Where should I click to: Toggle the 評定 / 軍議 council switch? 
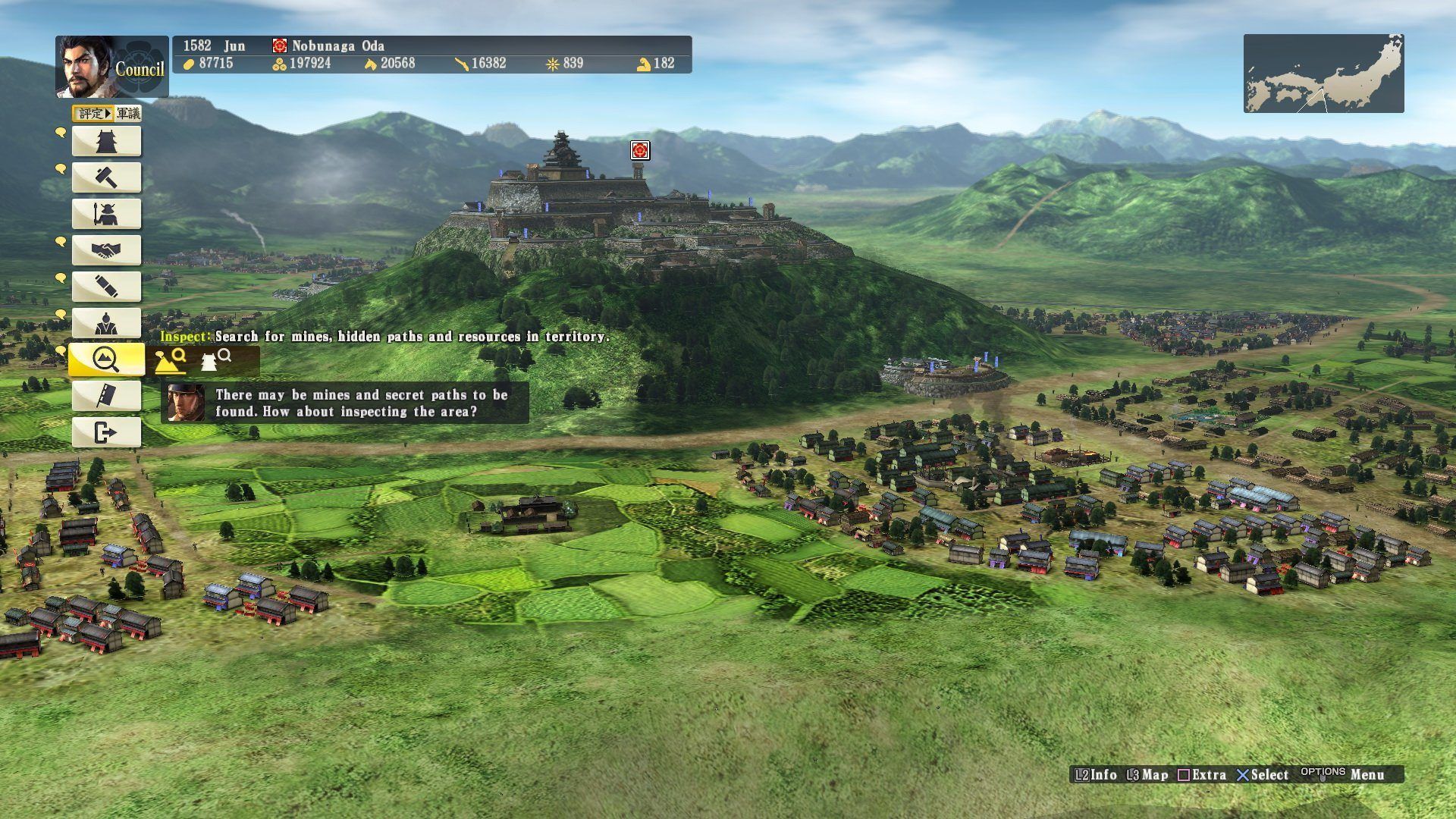click(x=107, y=114)
